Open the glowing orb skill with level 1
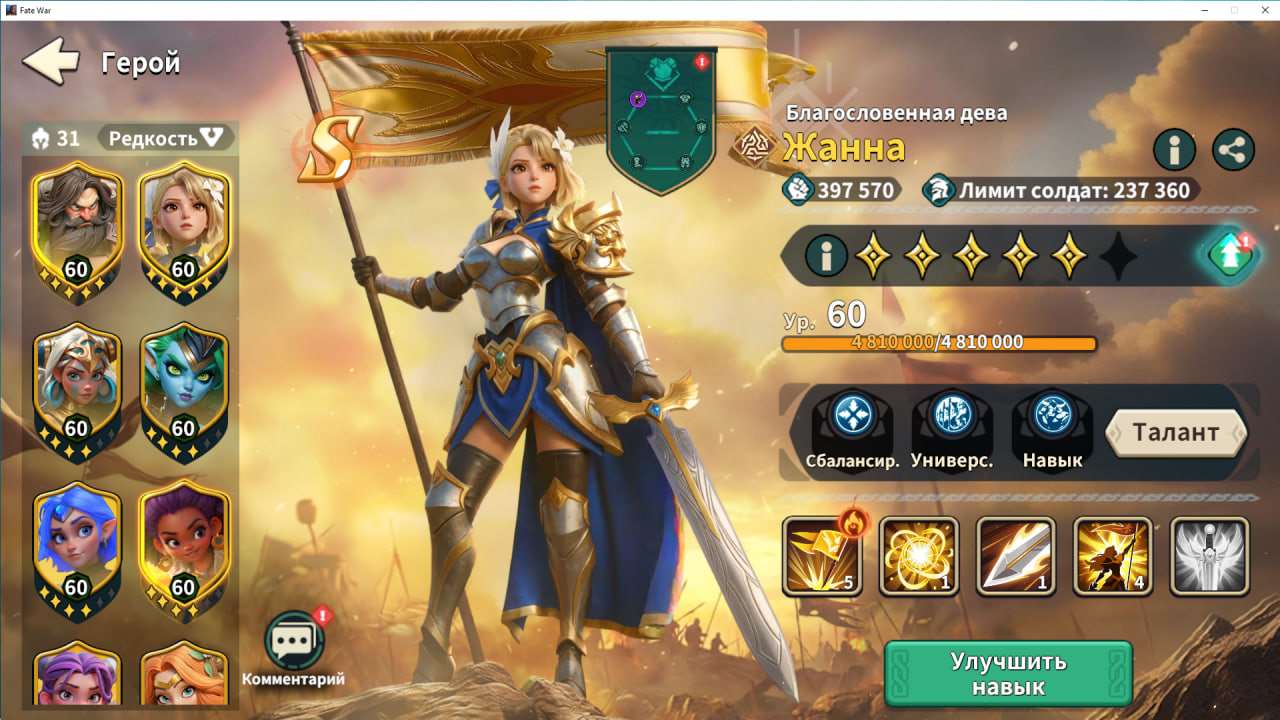This screenshot has width=1280, height=720. (x=919, y=557)
